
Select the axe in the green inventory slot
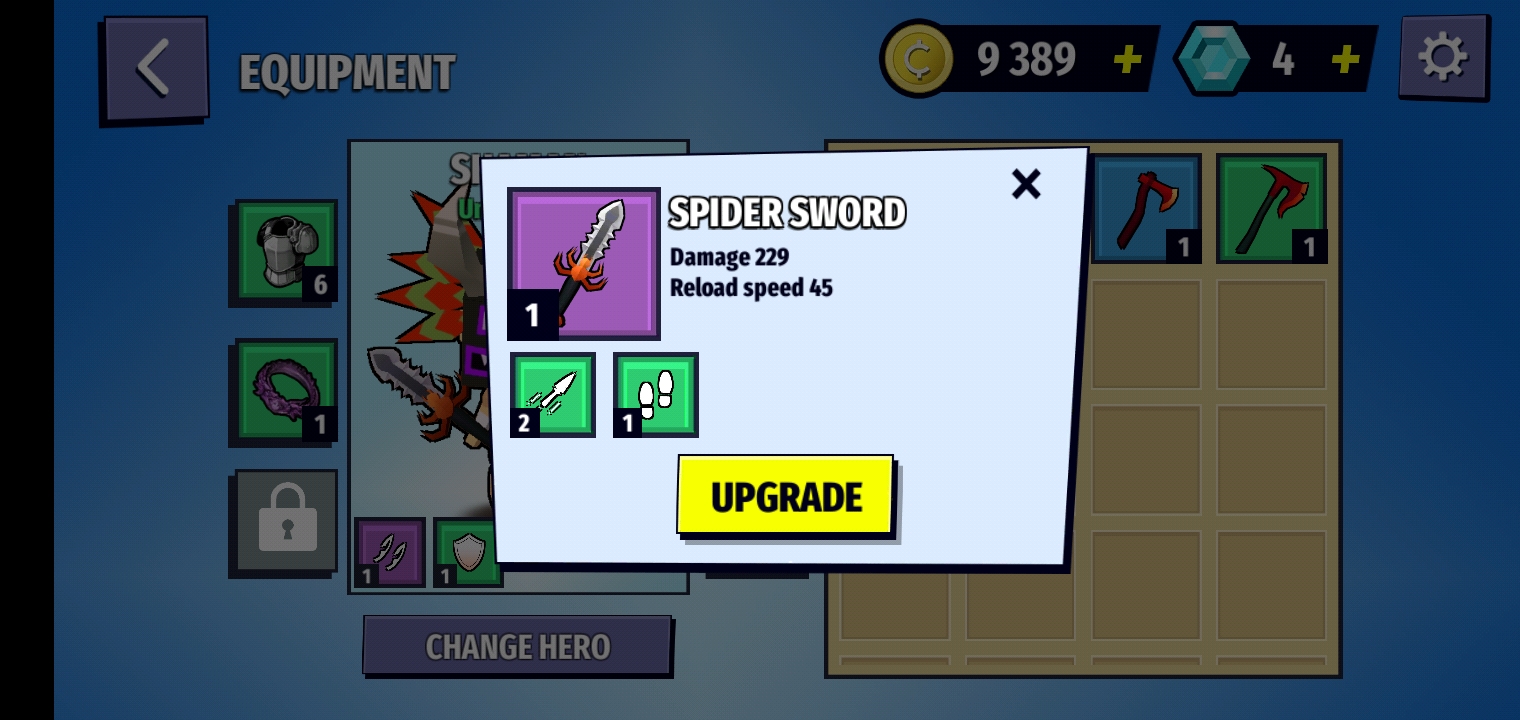tap(1271, 208)
